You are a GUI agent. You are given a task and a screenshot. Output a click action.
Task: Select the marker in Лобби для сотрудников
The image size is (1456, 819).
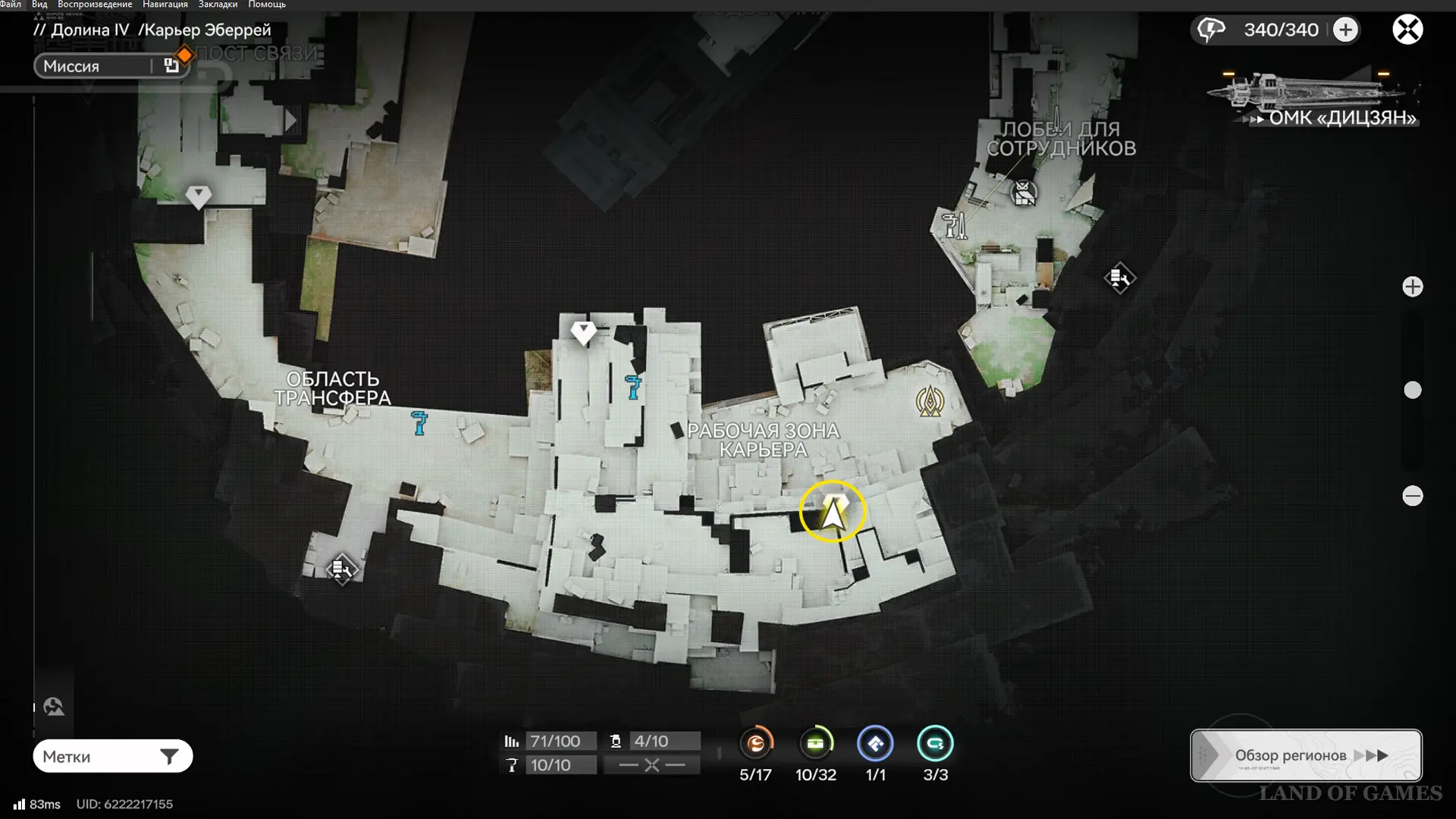coord(1024,193)
